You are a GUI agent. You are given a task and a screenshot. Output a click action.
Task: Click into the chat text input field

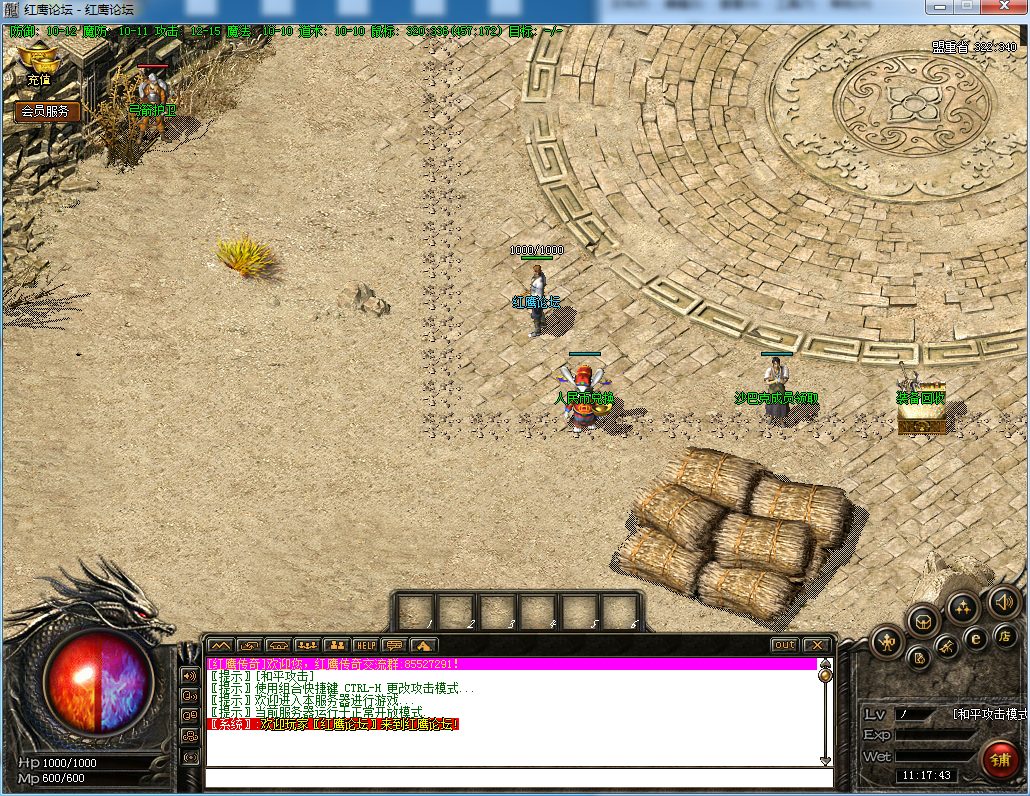[510, 777]
